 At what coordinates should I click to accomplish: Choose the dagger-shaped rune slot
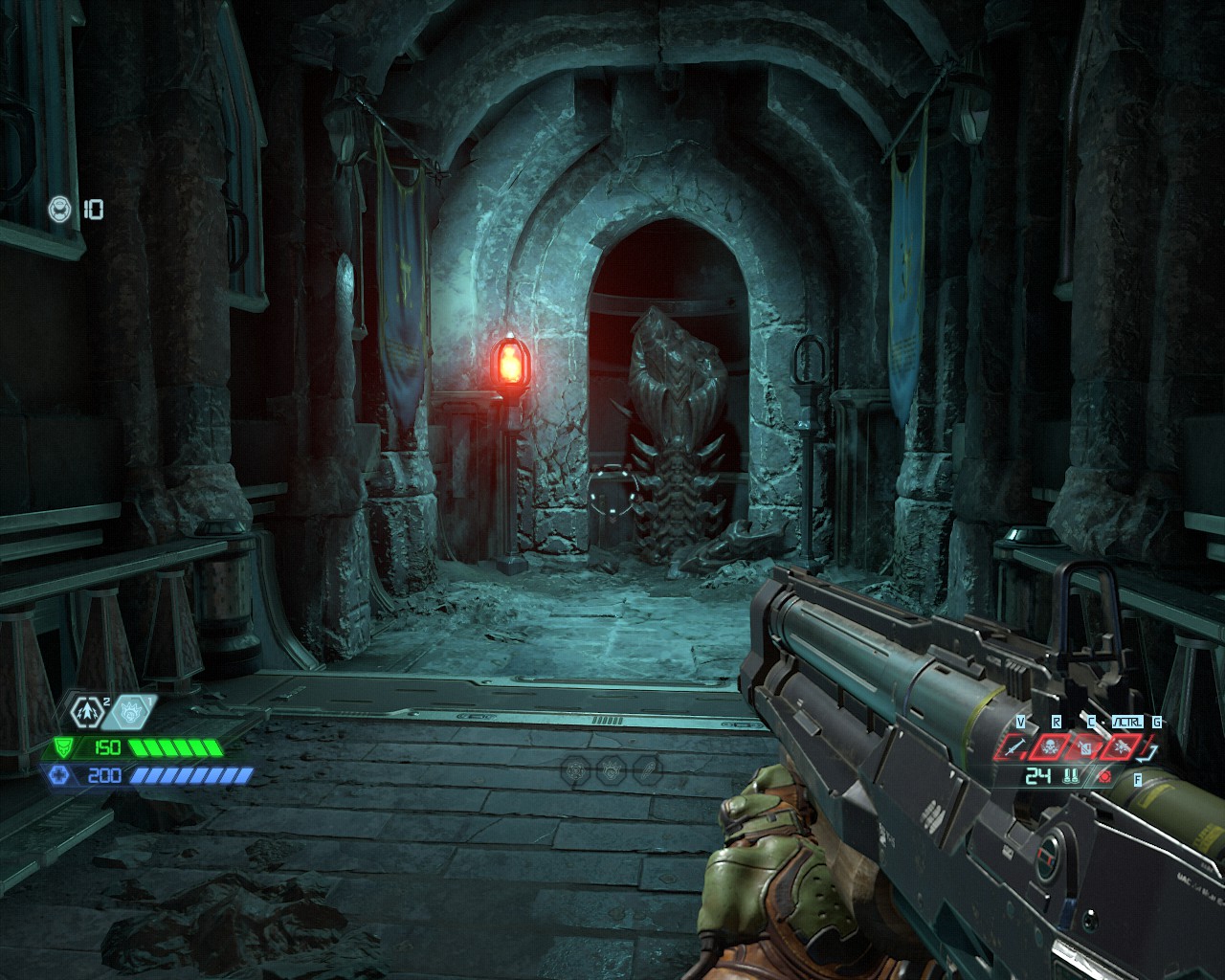pos(648,768)
